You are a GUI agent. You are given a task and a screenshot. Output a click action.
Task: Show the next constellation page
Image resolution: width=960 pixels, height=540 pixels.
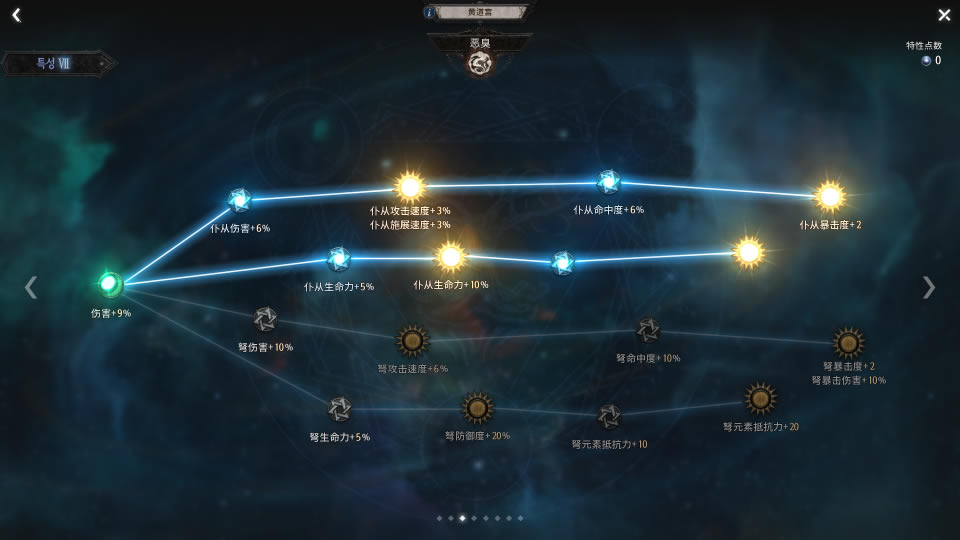point(929,287)
